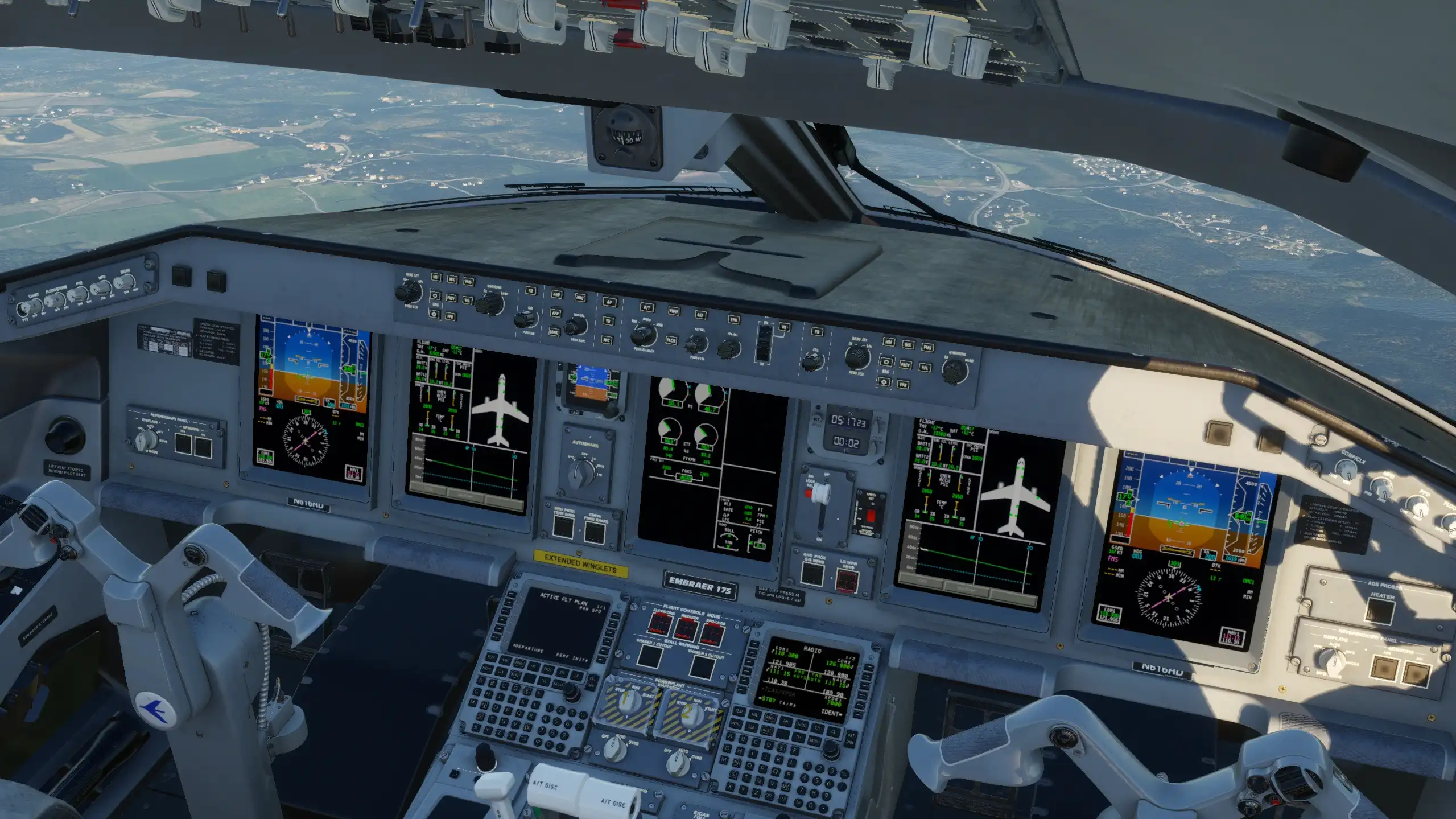Toggle the BANK limit button

tap(554, 332)
